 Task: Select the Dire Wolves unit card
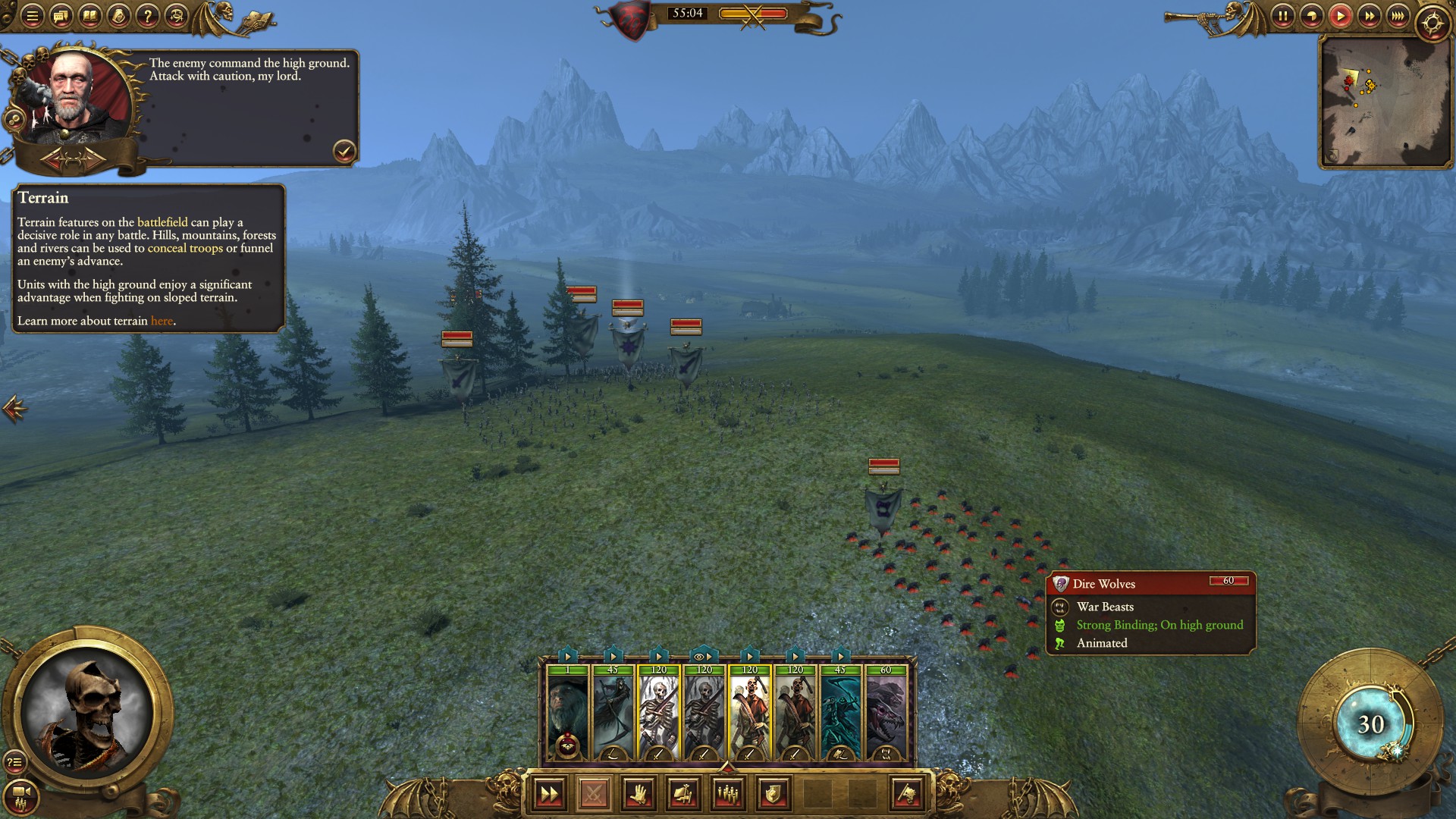(x=886, y=713)
